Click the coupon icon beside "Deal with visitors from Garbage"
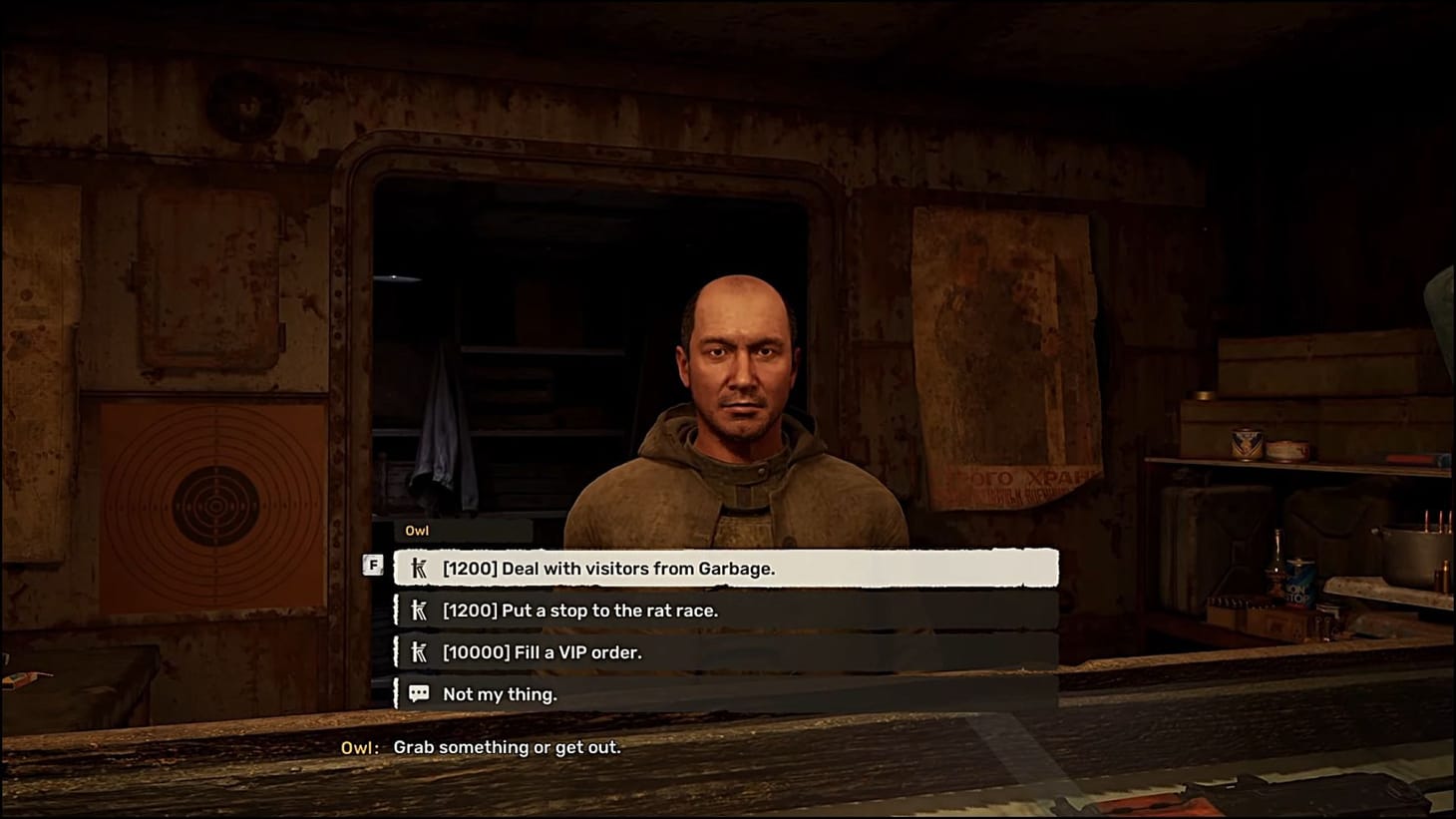Viewport: 1456px width, 819px height. coord(419,567)
